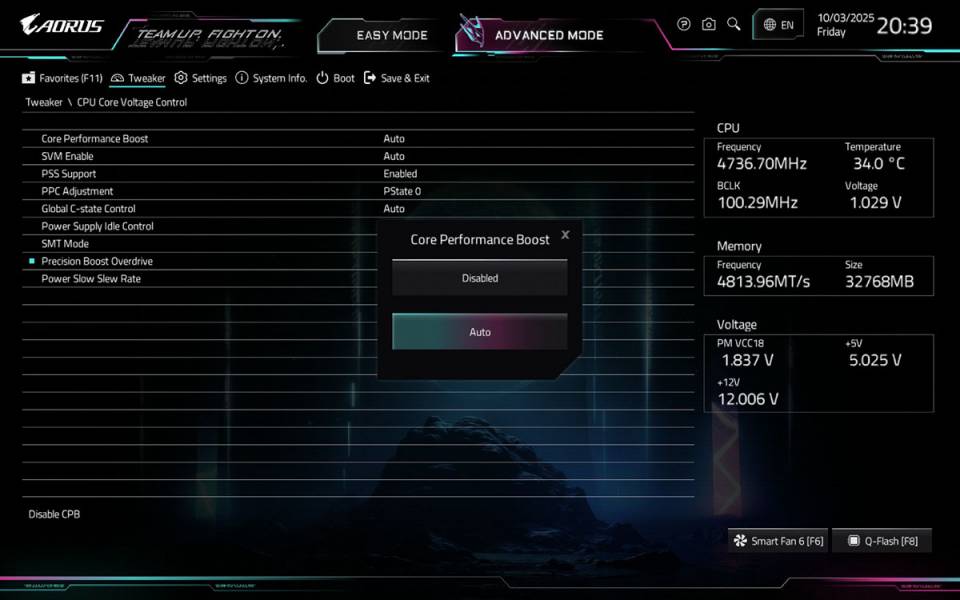Change the EN language selector
960x600 pixels.
pyautogui.click(x=779, y=25)
